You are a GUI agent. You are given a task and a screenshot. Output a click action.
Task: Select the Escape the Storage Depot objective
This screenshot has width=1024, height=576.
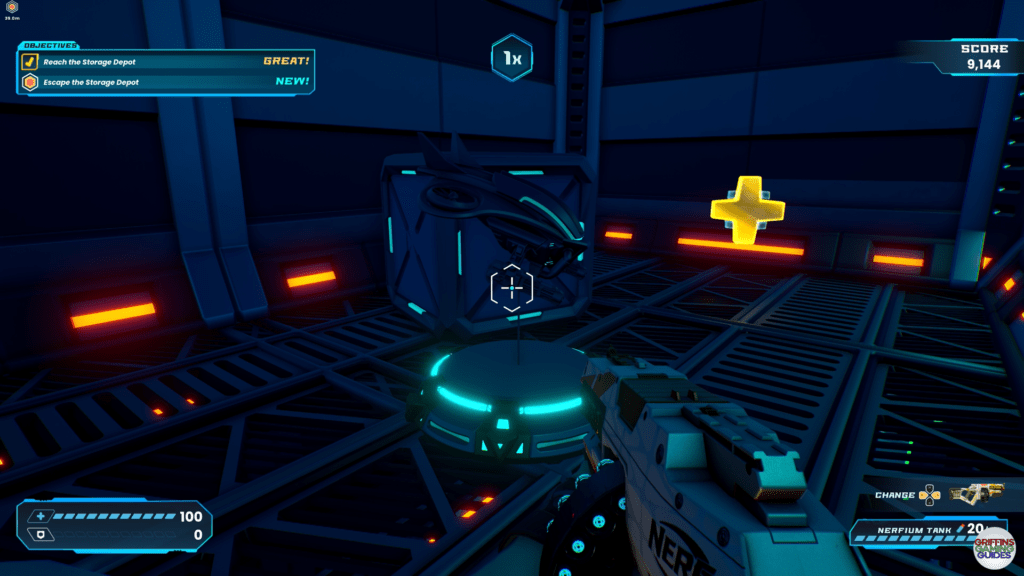tap(91, 82)
